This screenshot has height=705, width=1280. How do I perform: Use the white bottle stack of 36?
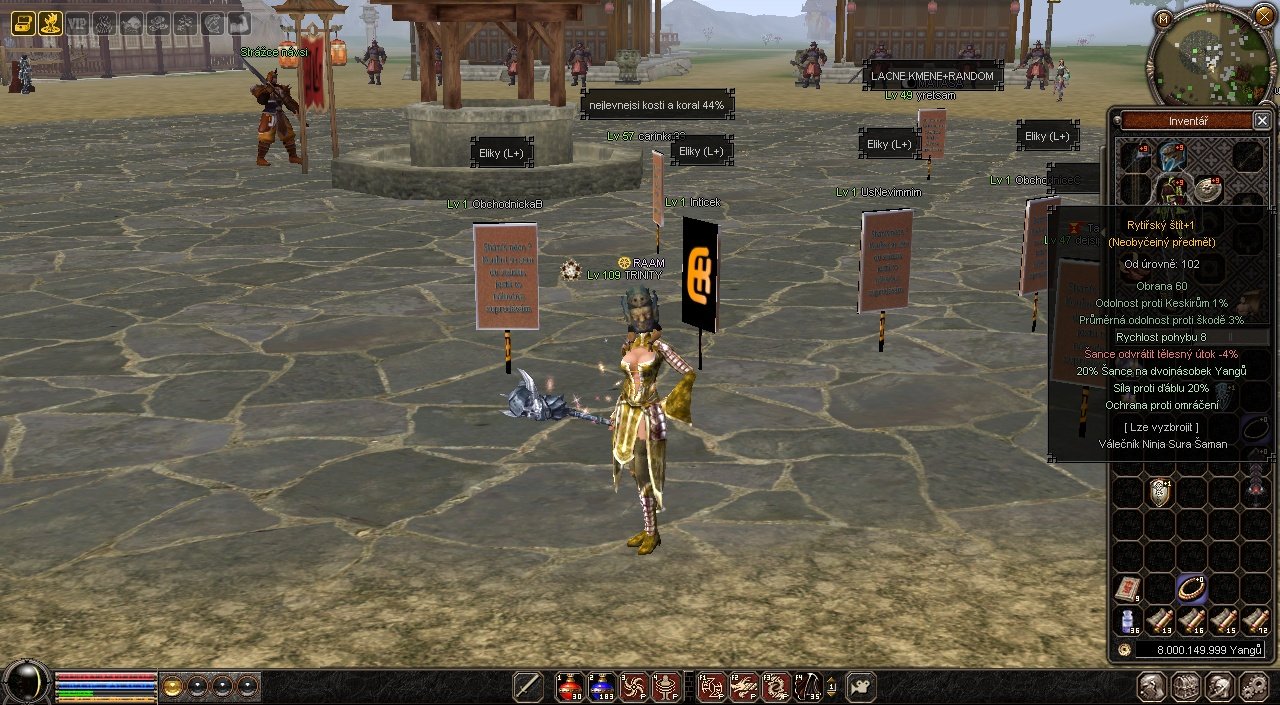1129,621
